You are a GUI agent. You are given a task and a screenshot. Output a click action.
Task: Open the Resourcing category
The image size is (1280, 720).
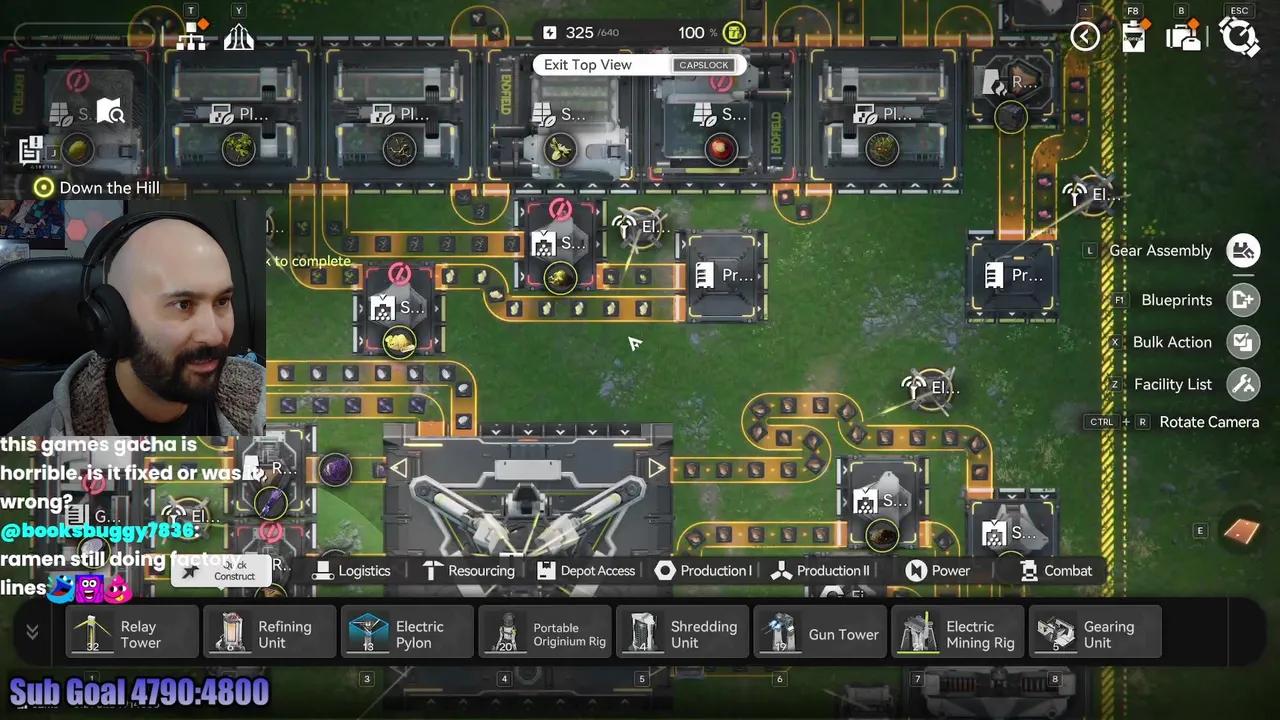468,571
